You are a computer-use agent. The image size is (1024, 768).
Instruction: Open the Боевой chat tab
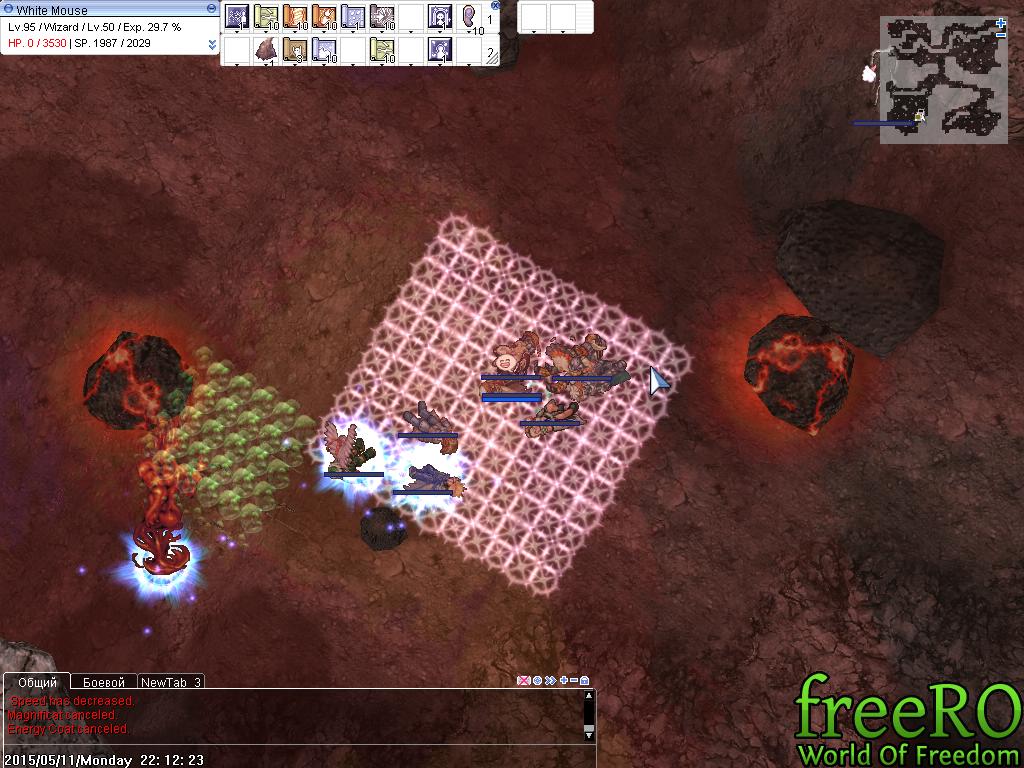click(x=103, y=682)
